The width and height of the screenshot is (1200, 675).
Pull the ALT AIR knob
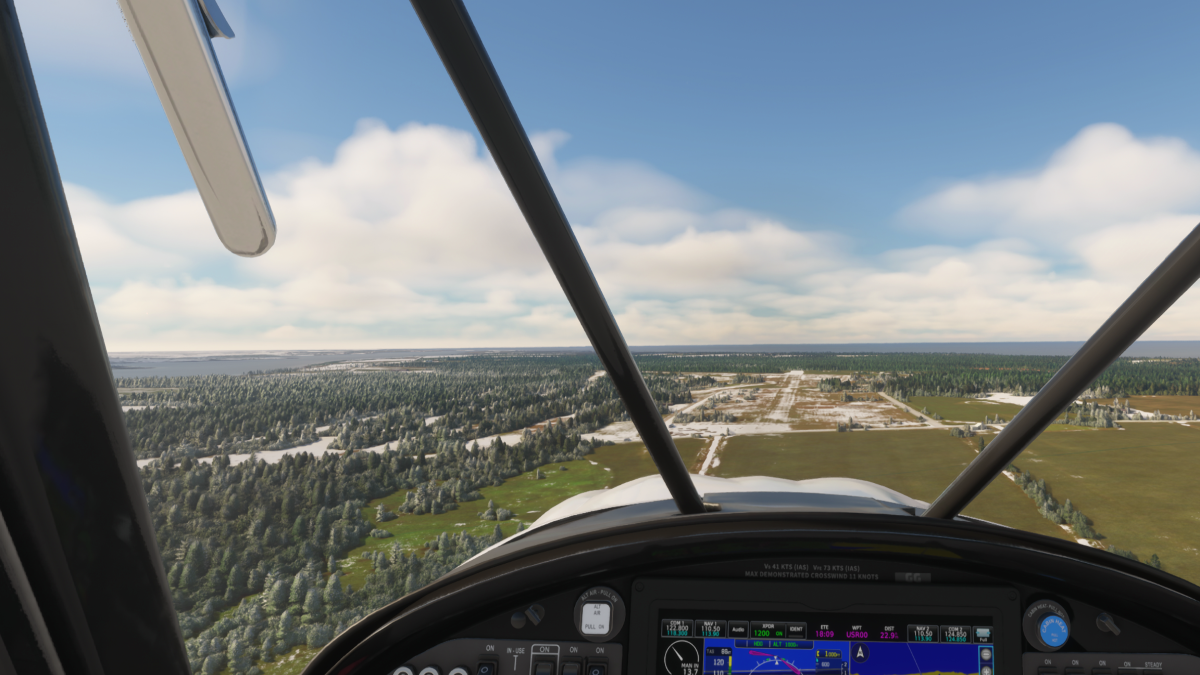coord(596,616)
